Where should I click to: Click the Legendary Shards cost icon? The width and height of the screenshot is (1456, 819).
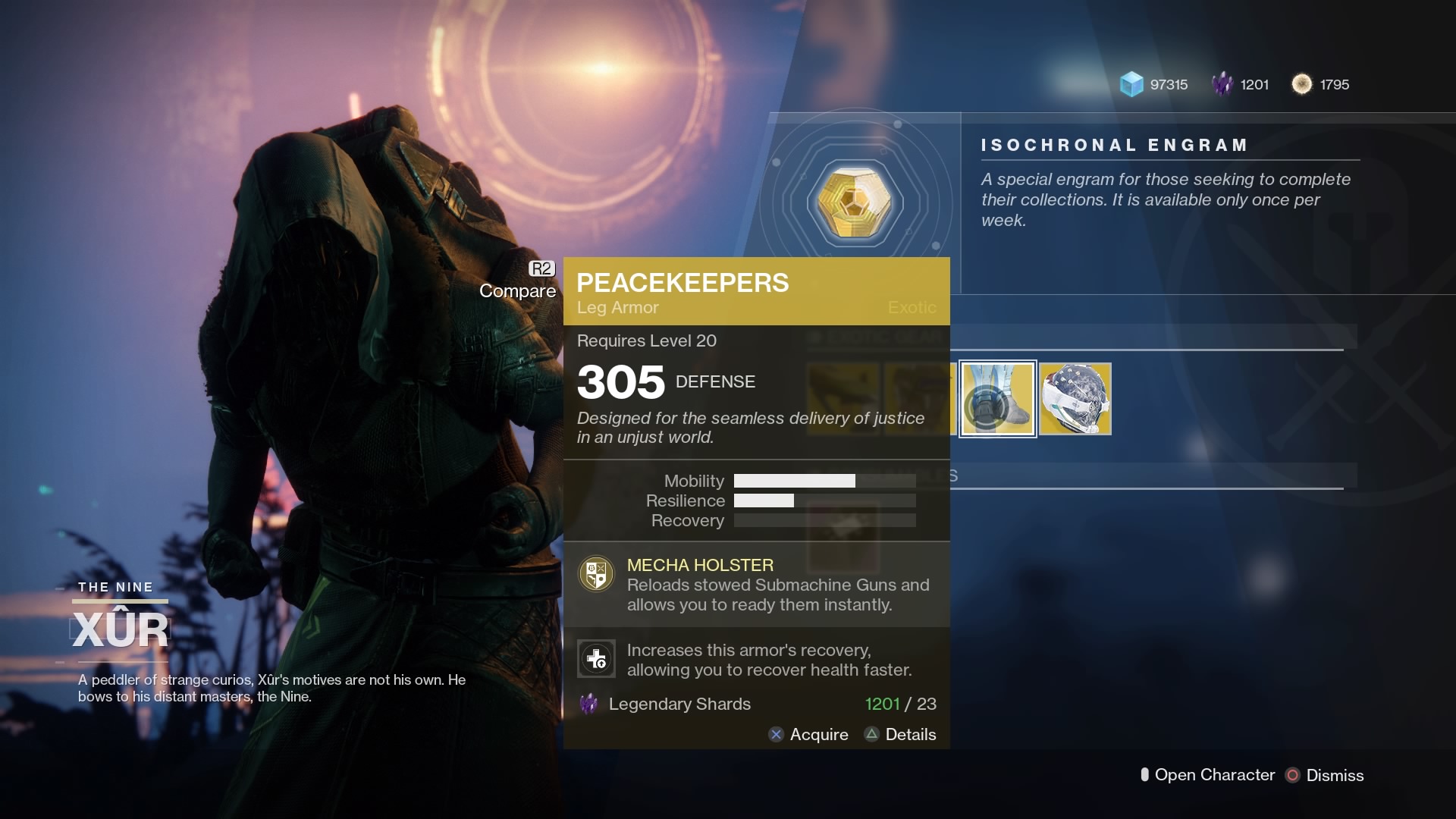coord(588,704)
